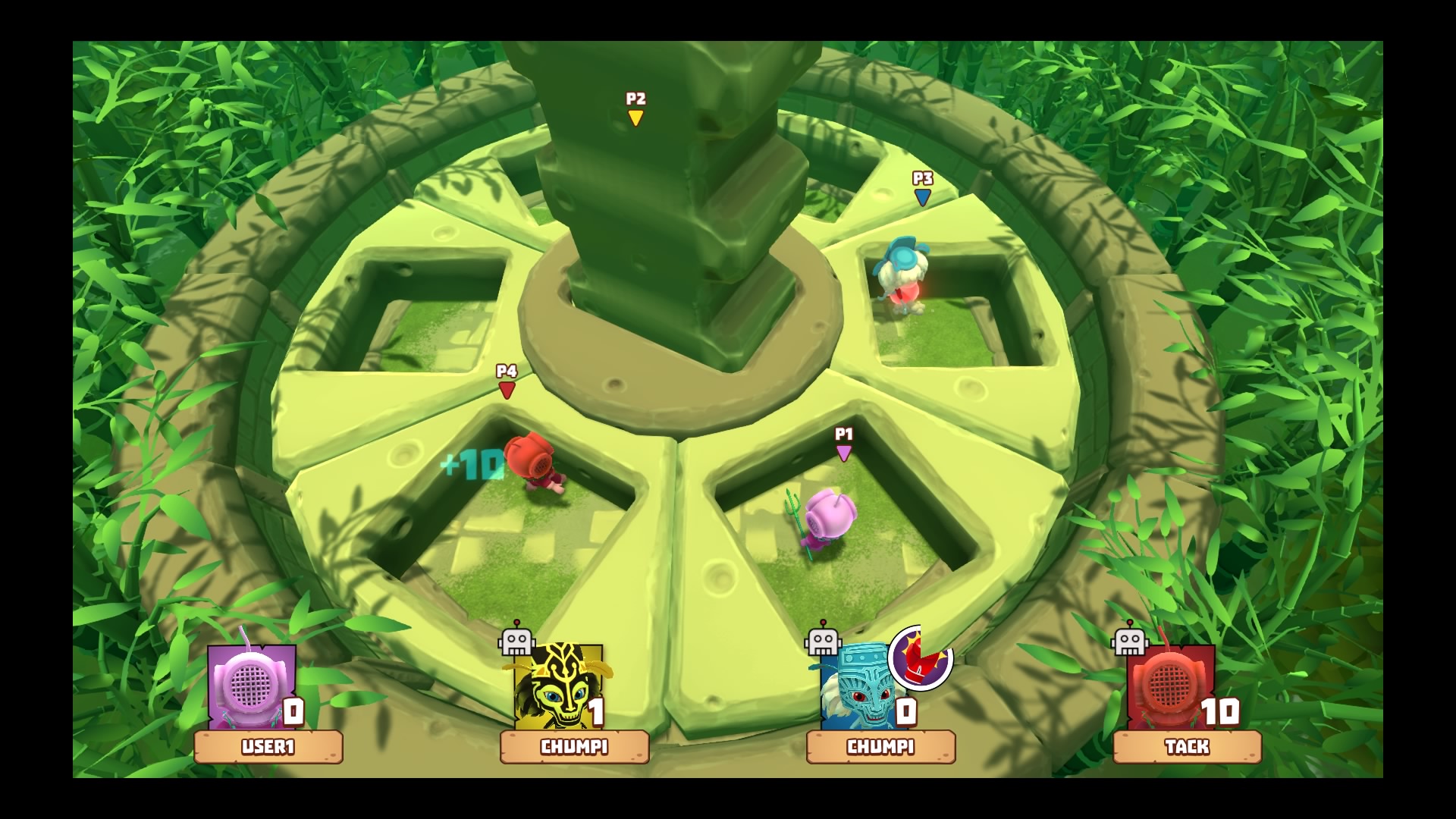Viewport: 1456px width, 819px height.
Task: Select USER1's pink diving helmet portrait
Action: point(250,686)
